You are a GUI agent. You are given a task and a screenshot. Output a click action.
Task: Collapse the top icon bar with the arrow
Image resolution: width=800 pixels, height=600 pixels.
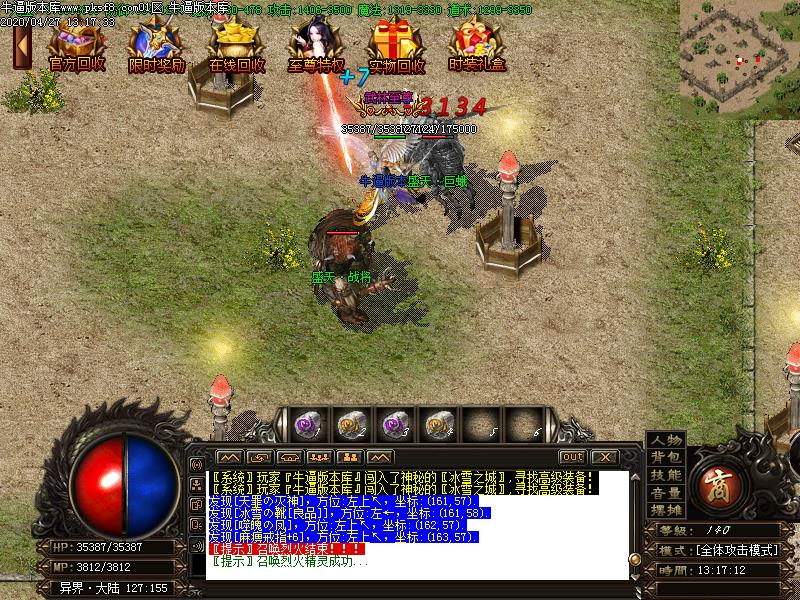coord(20,45)
